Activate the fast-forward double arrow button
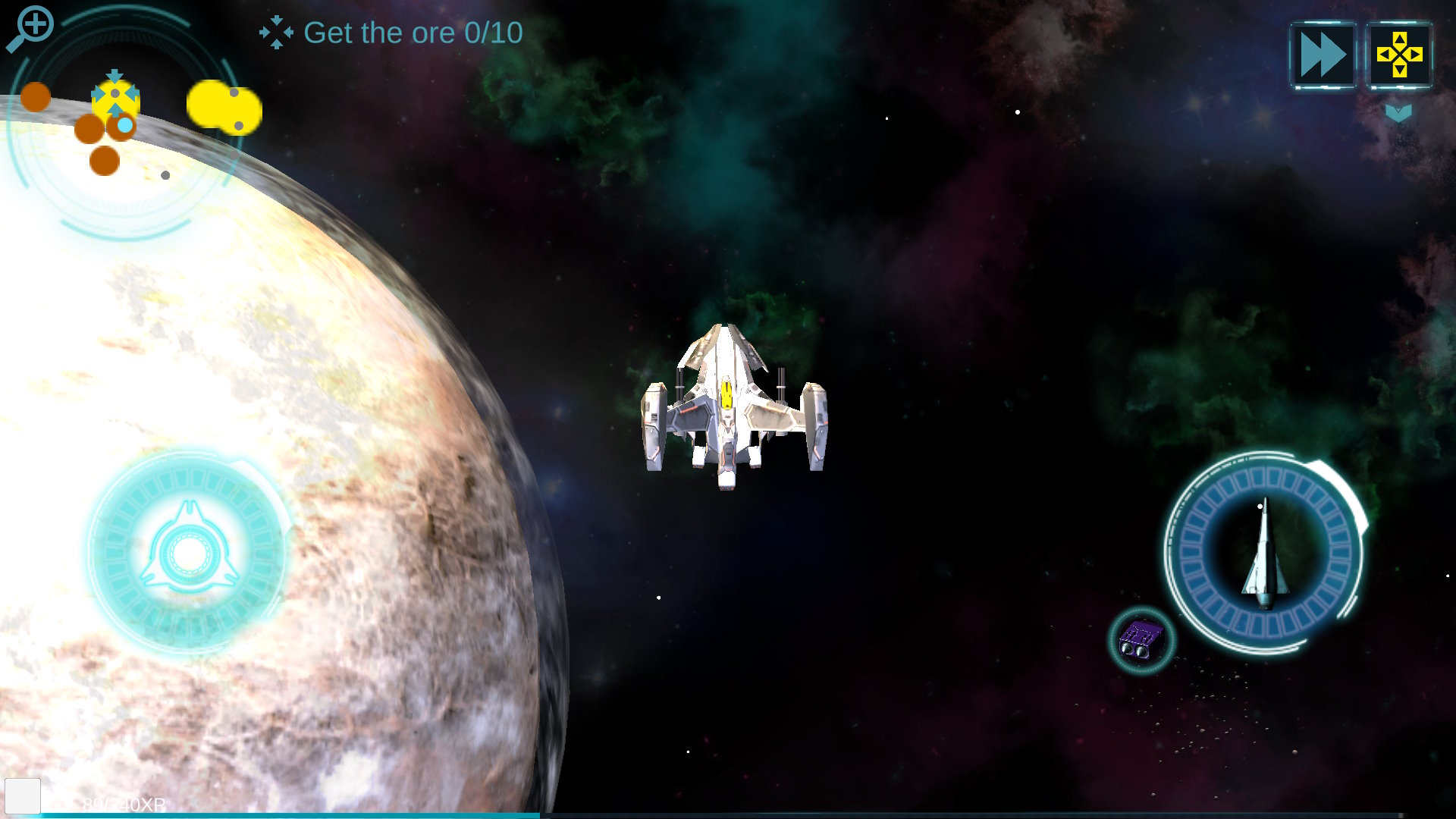The height and width of the screenshot is (819, 1456). pos(1323,55)
